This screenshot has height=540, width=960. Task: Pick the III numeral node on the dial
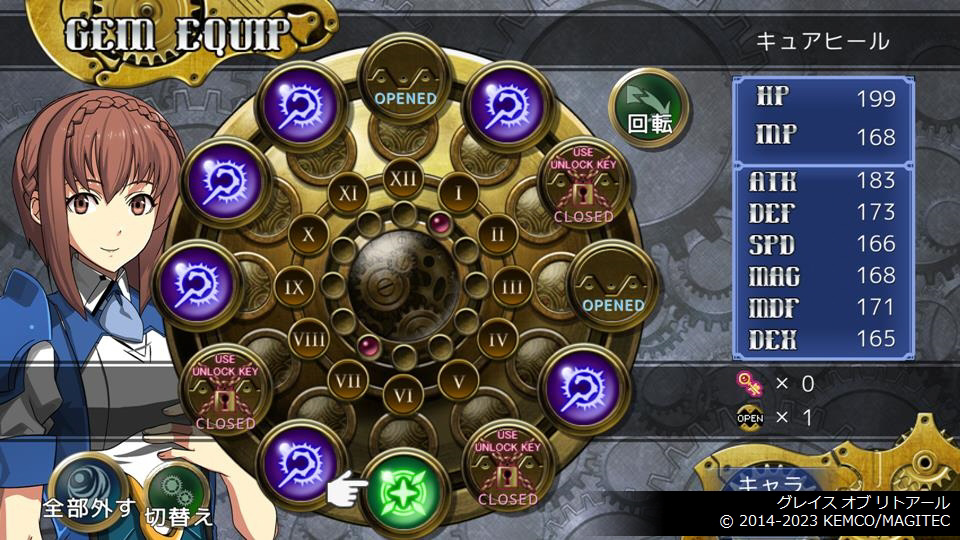click(x=513, y=287)
